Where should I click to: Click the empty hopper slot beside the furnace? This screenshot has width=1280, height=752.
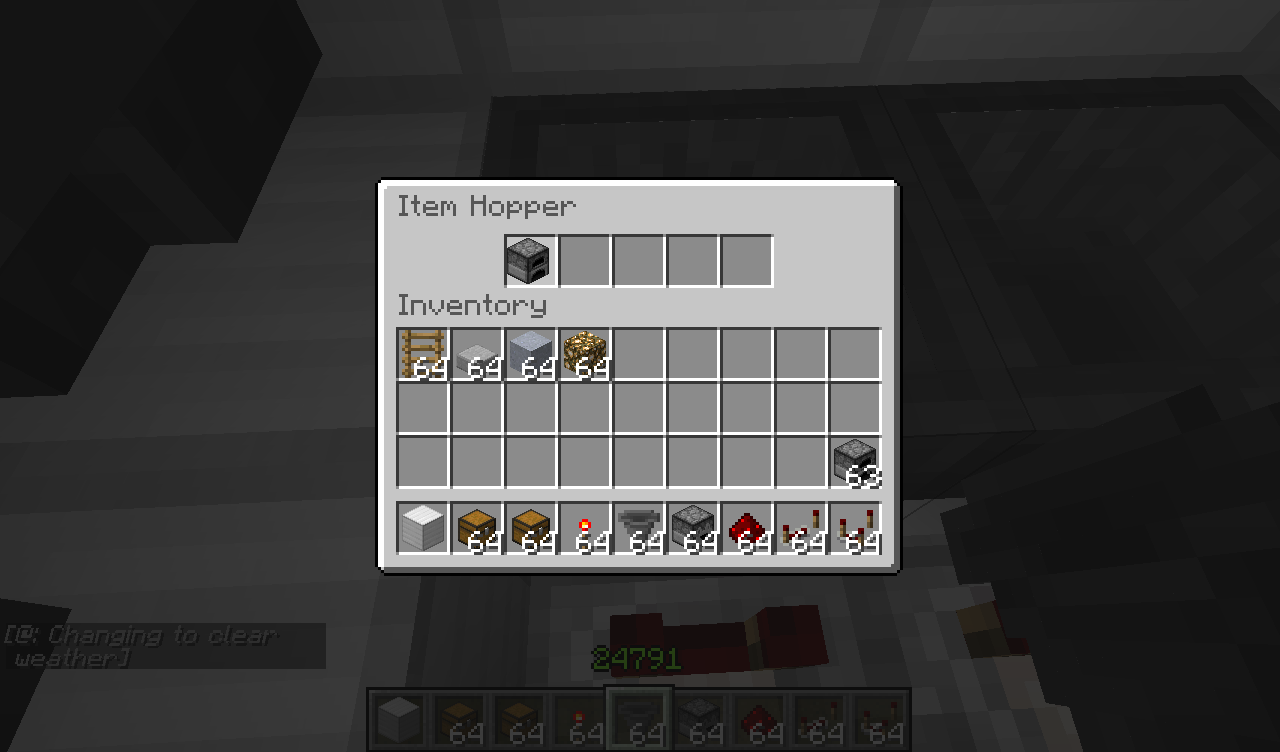(585, 259)
